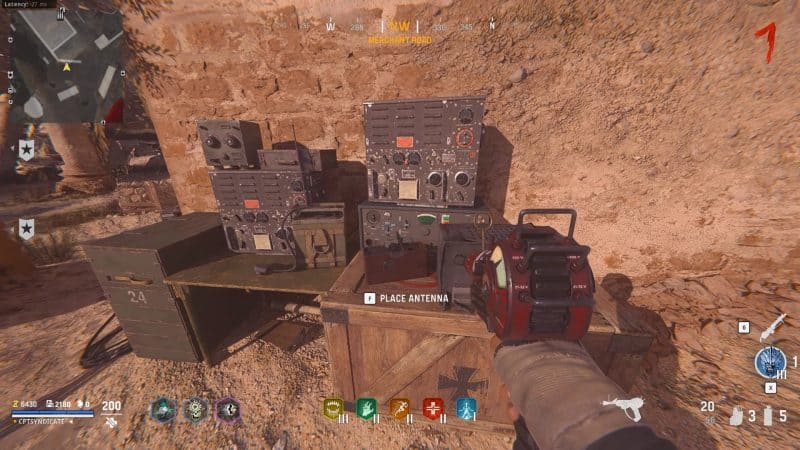The image size is (800, 450).
Task: Click the orange perk icon
Action: [399, 408]
